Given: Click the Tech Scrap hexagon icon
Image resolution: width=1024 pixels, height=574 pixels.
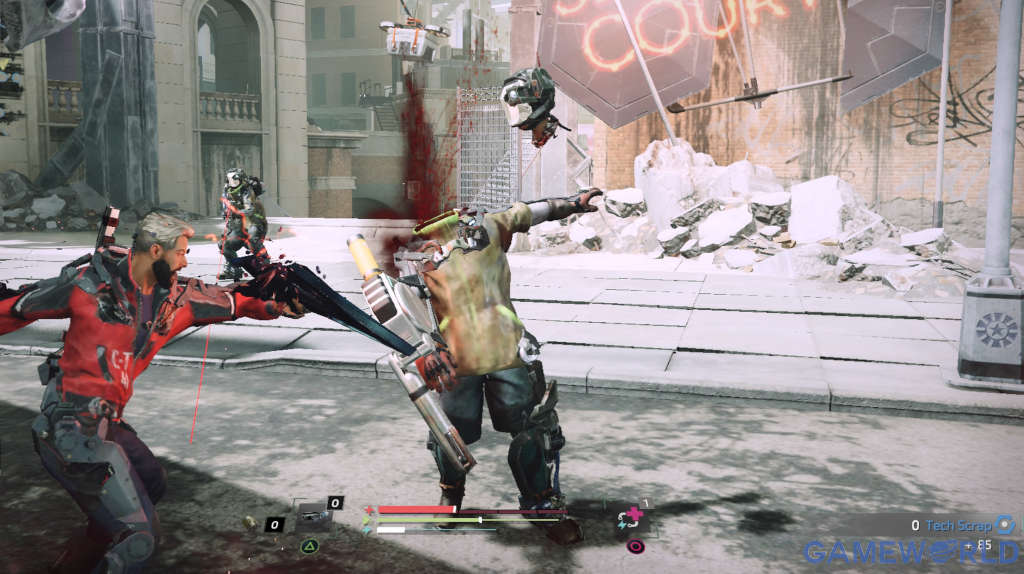Looking at the screenshot, I should (x=1004, y=524).
